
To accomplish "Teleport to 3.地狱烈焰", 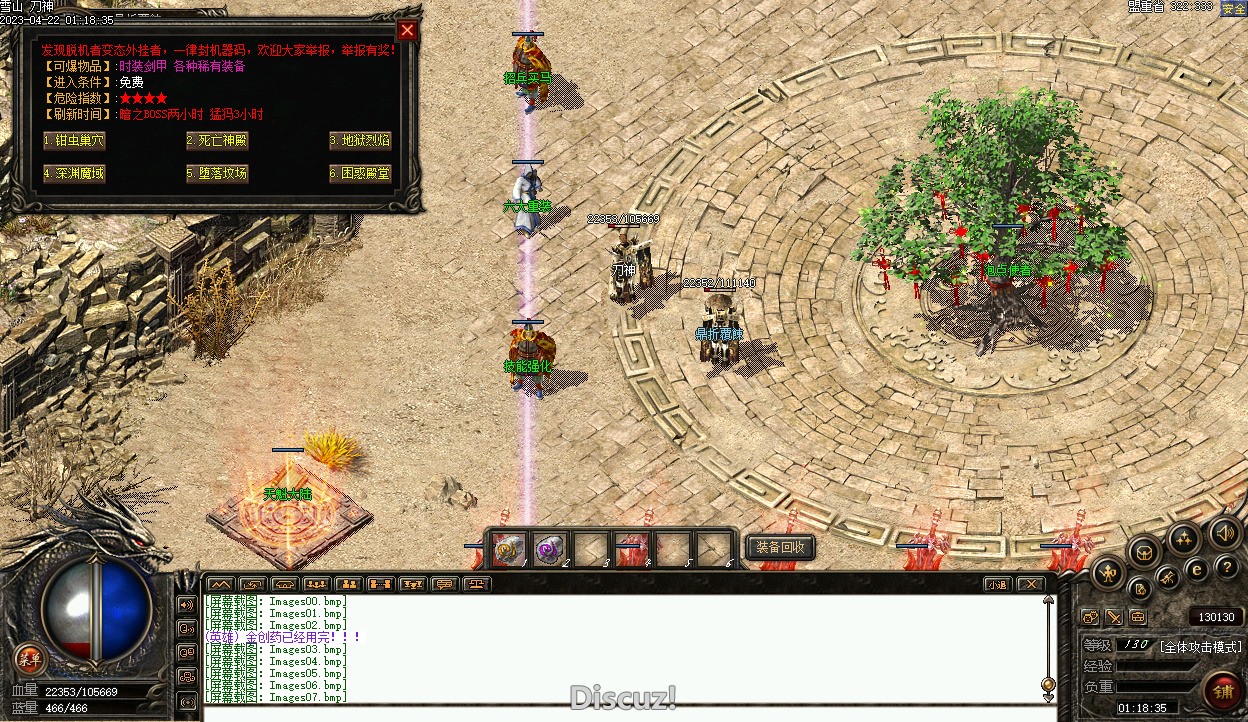I will coord(360,141).
